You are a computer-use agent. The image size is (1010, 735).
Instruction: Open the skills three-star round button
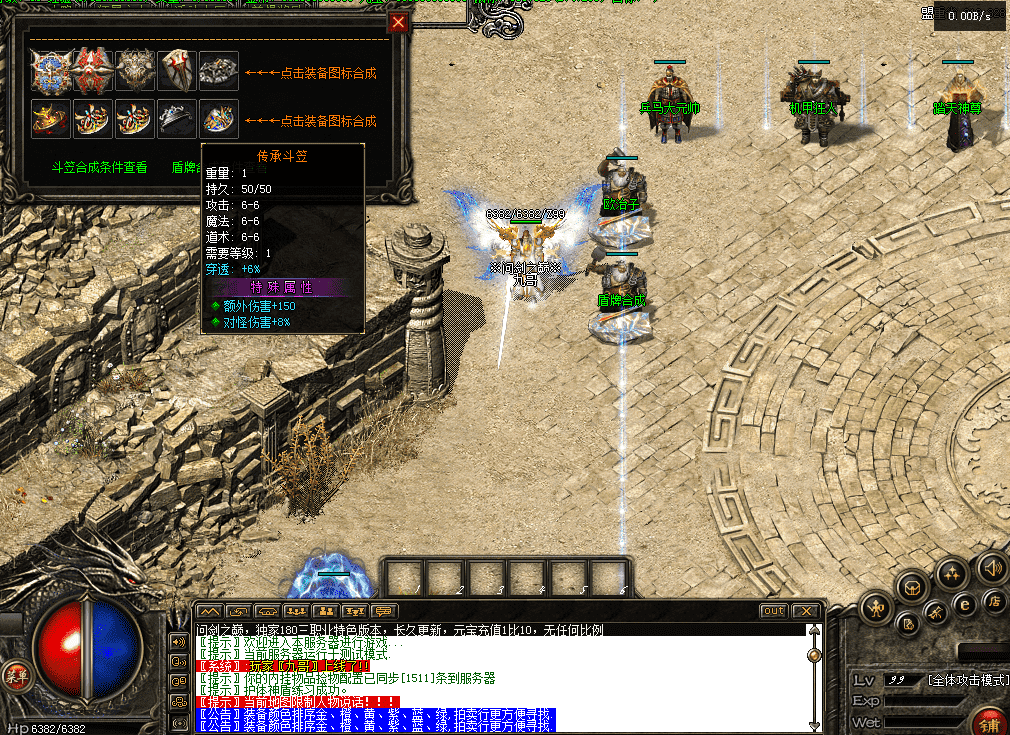coord(951,574)
